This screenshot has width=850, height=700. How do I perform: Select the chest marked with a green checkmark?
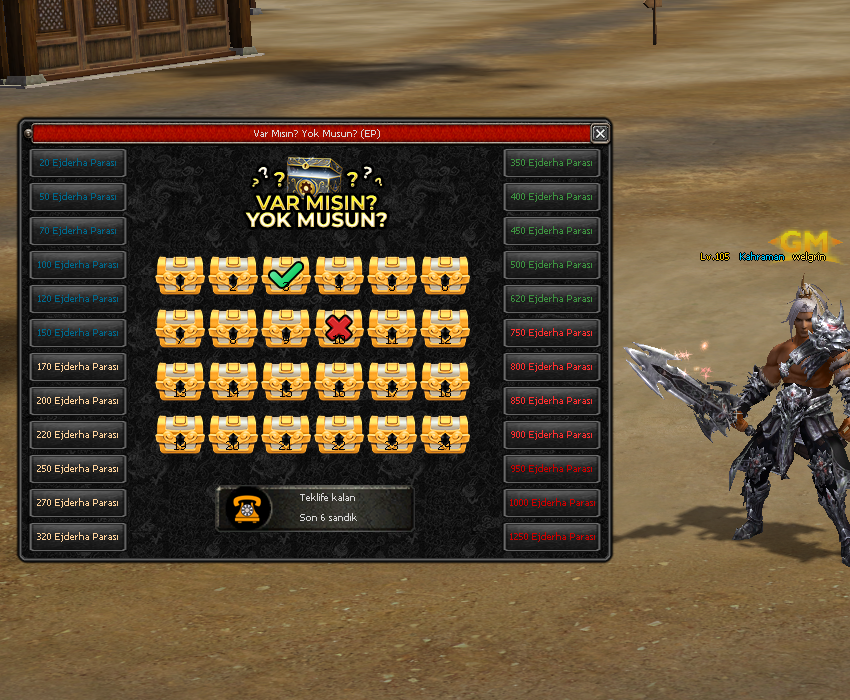click(286, 275)
